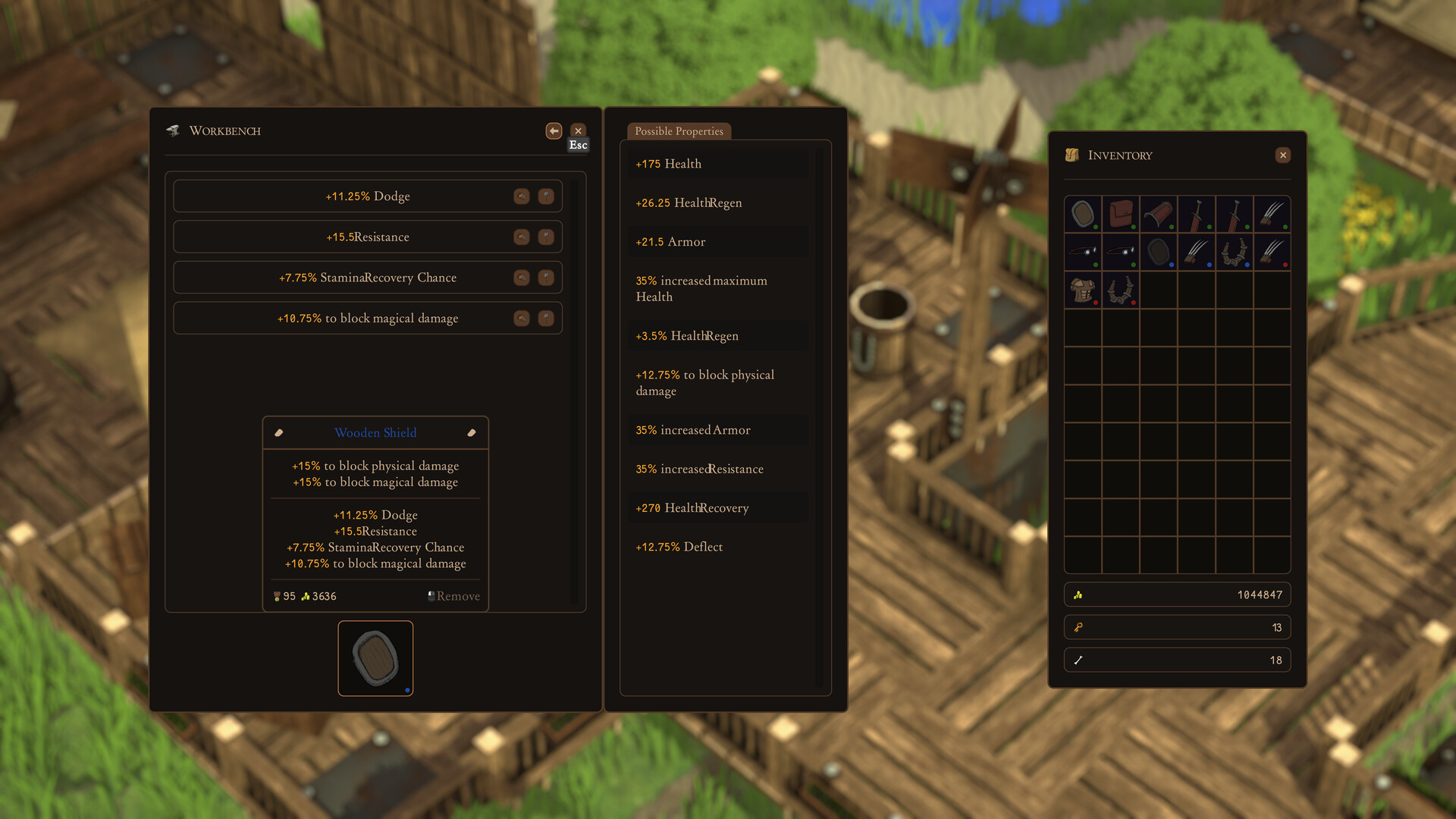
Task: Click the orange-marked button on the block magical damage row
Action: [522, 318]
